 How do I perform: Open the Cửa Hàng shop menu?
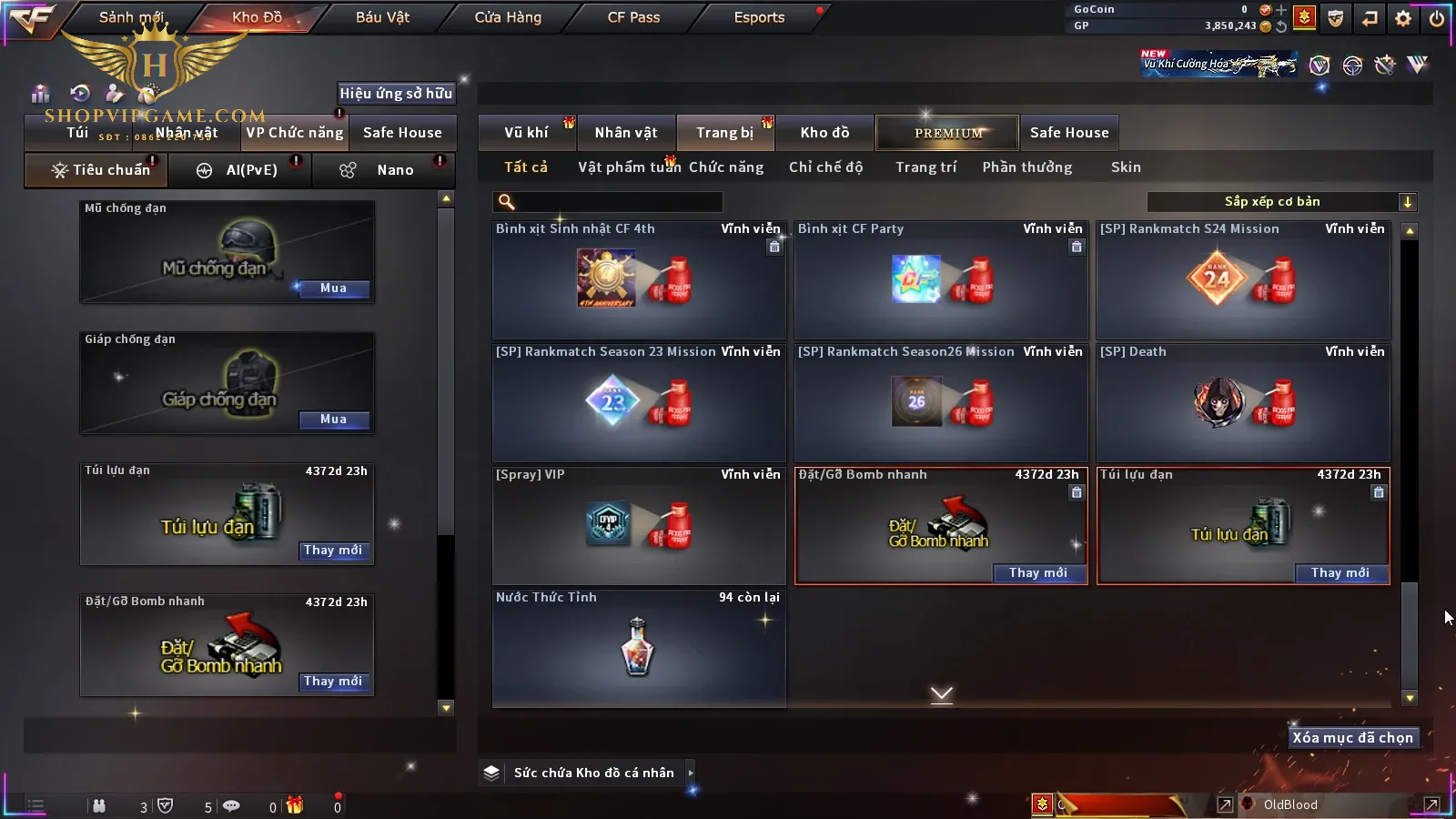pyautogui.click(x=508, y=17)
